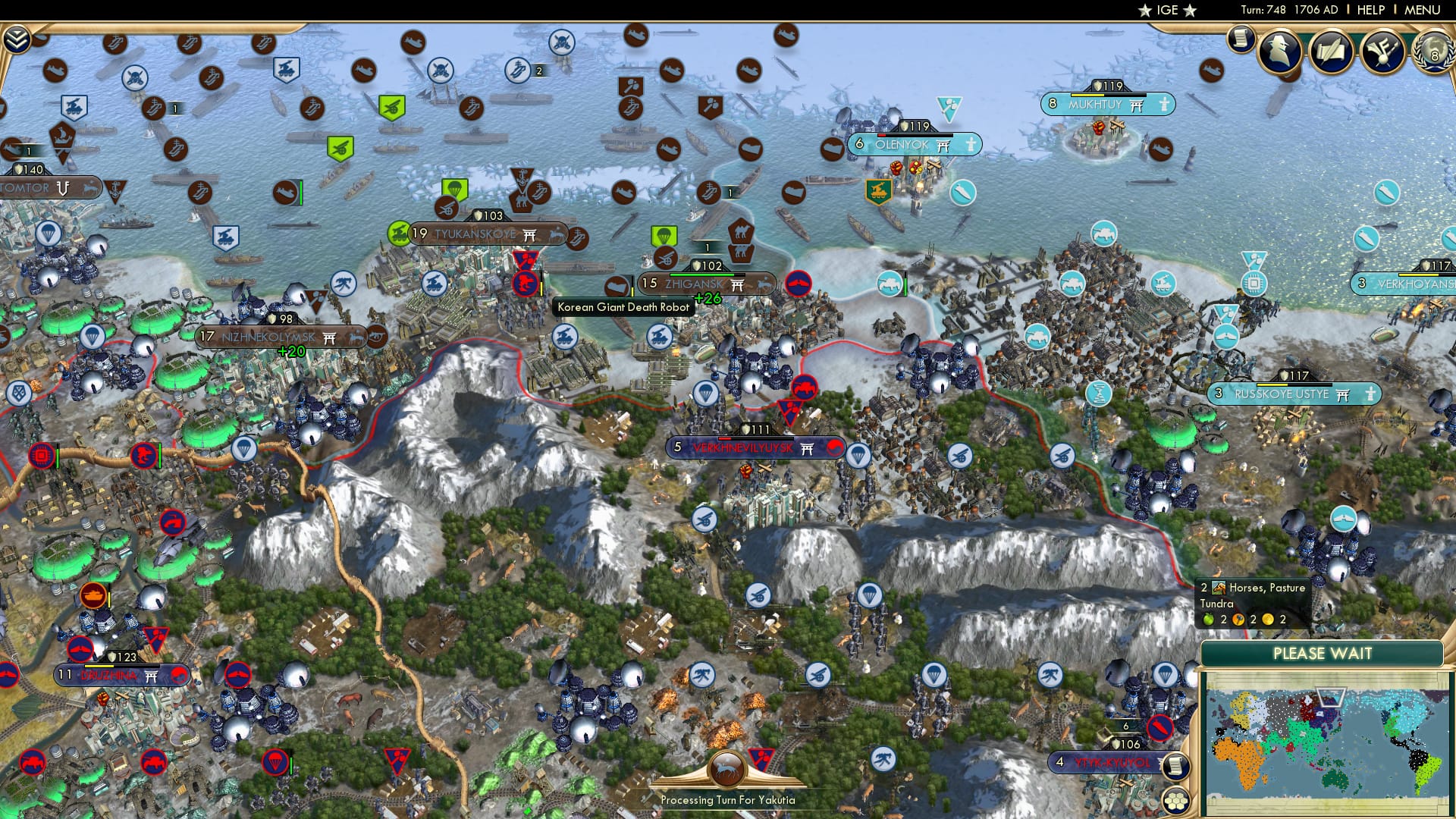The width and height of the screenshot is (1456, 819).
Task: Select the red missile unit icon left of minimap
Action: point(1159,728)
